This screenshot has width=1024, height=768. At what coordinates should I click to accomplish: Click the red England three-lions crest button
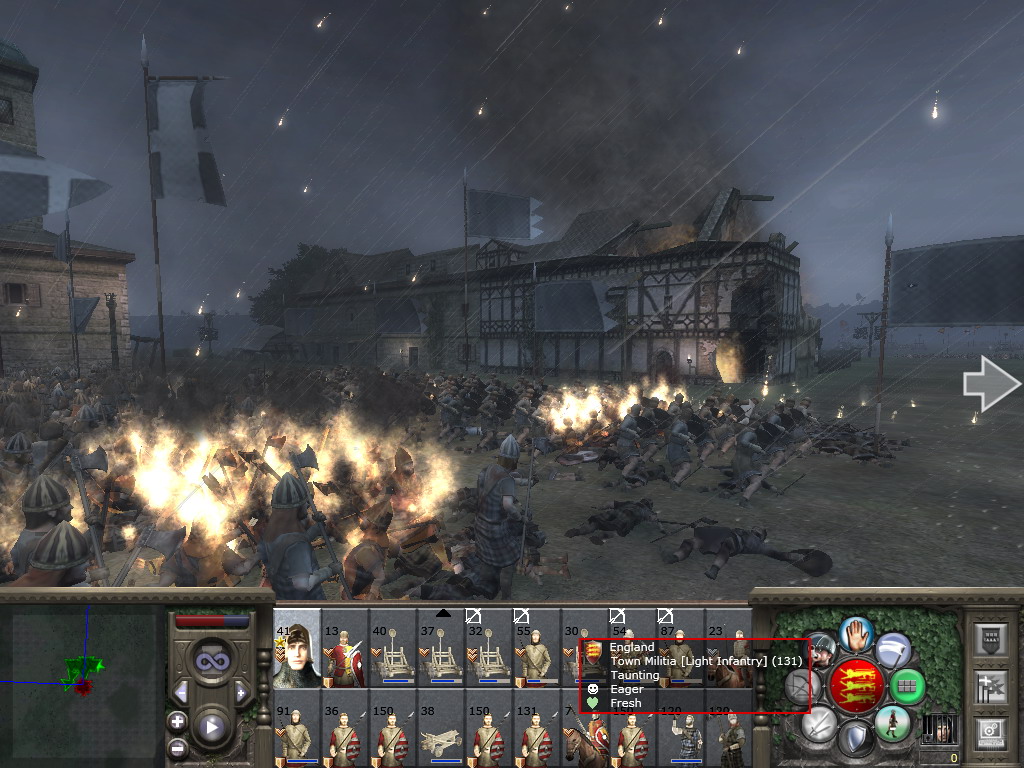click(x=857, y=686)
